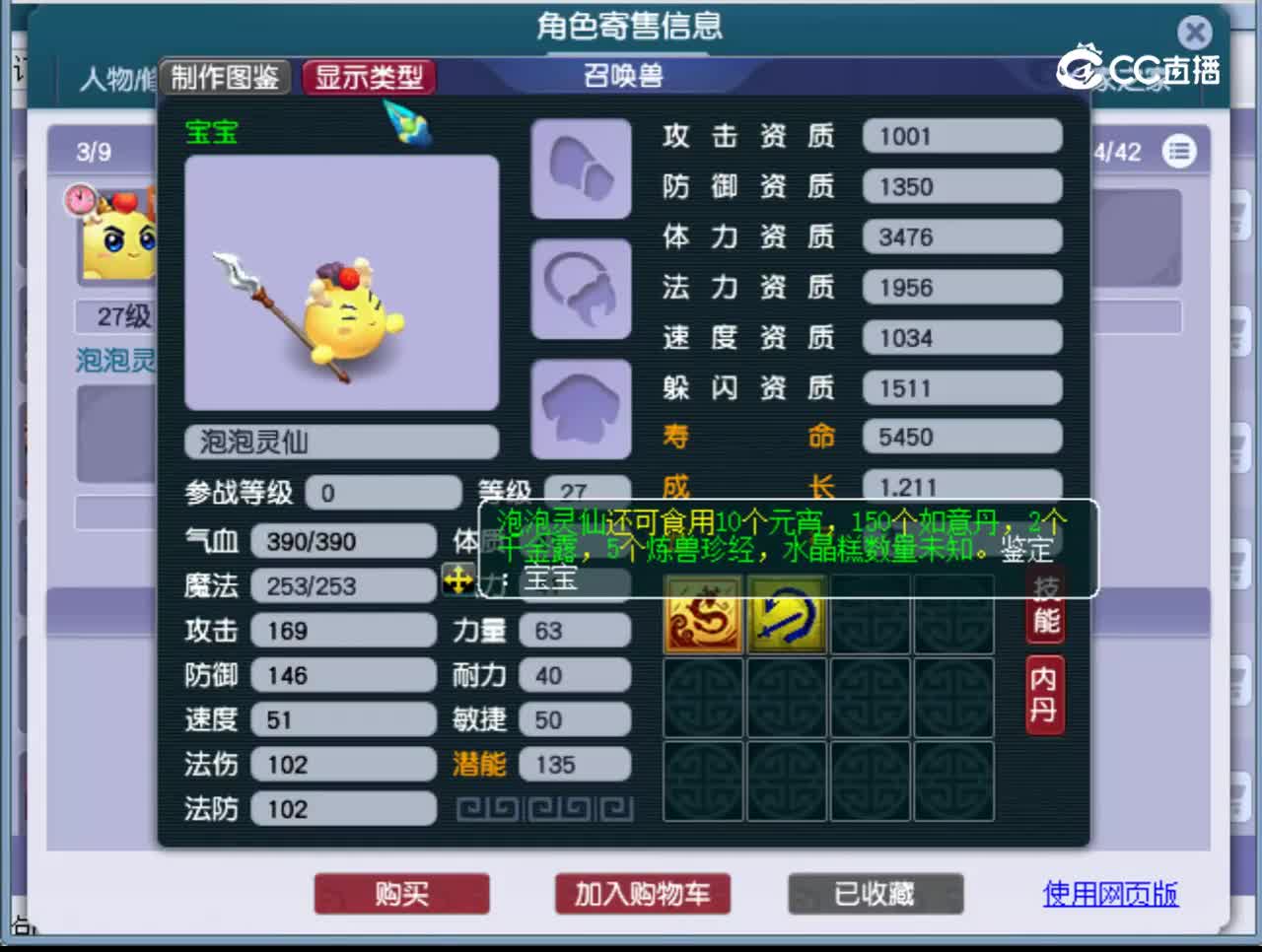Click the crosshair move icon beside 魔法

click(456, 582)
